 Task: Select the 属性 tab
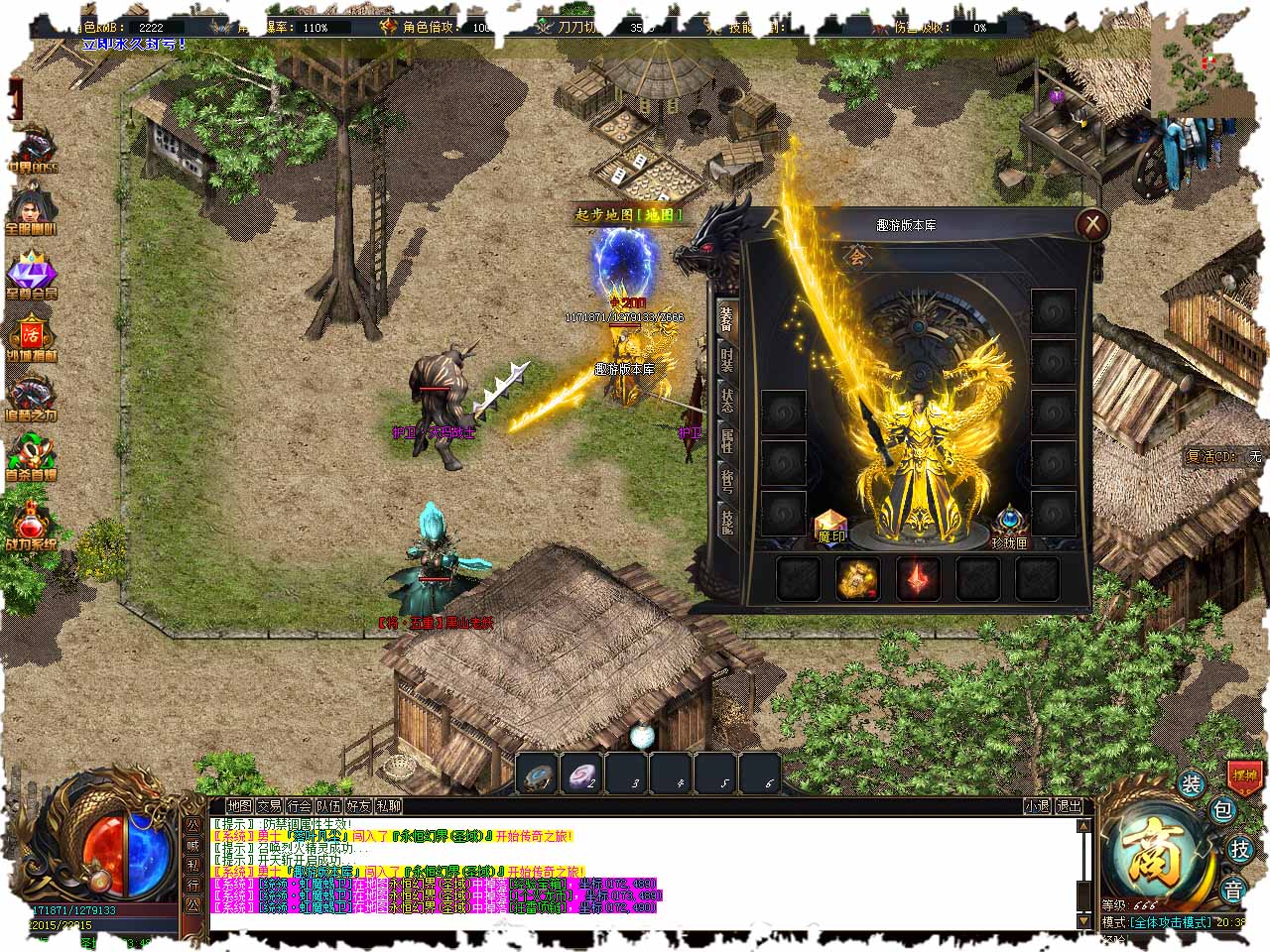[727, 441]
